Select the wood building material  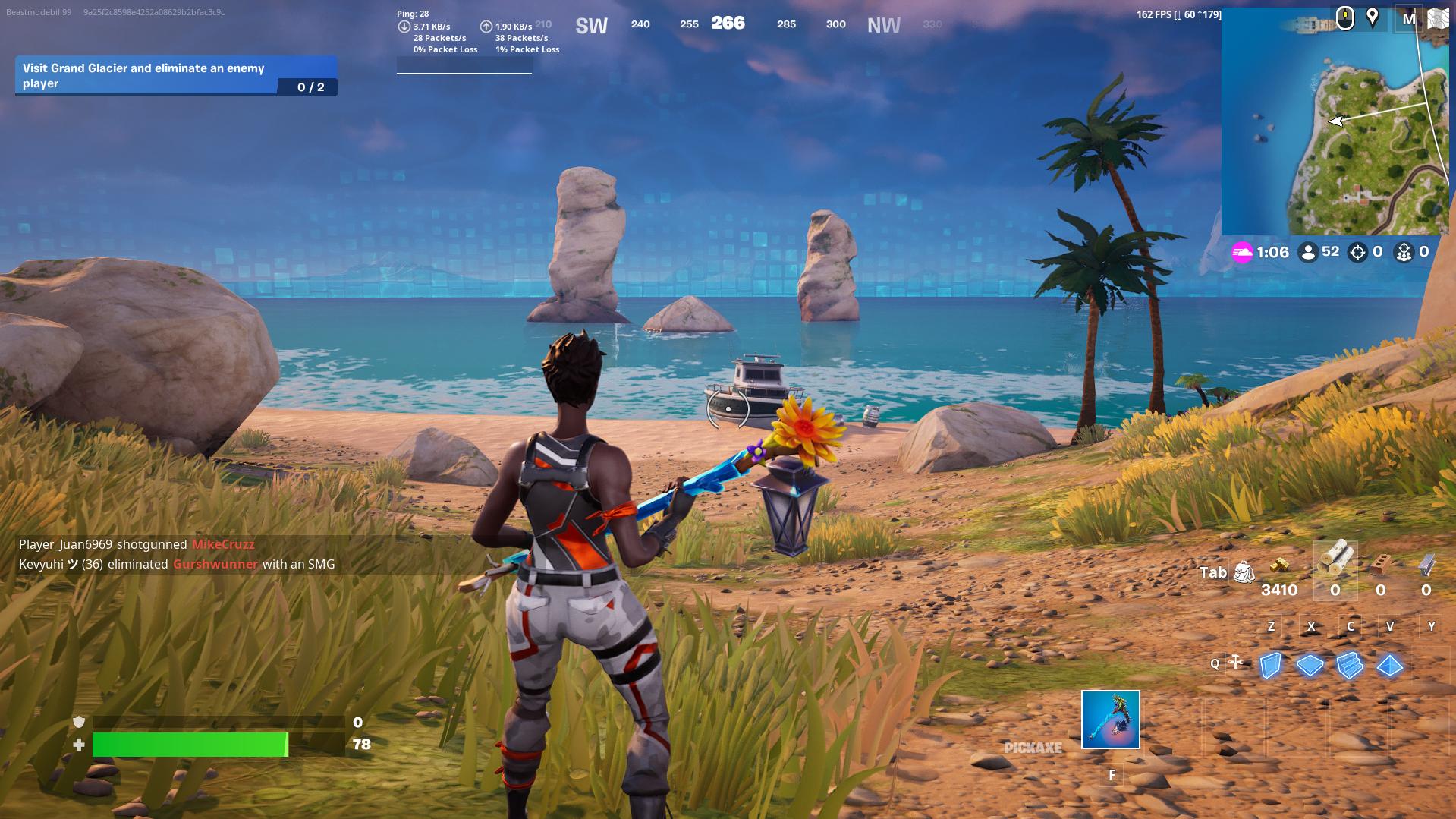pos(1335,561)
